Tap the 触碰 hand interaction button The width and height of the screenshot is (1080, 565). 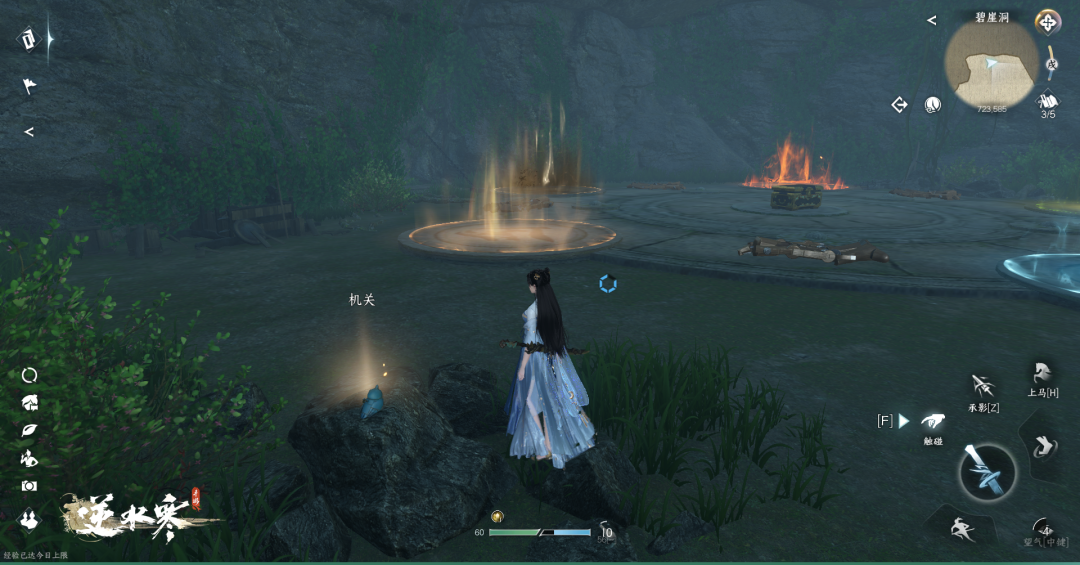click(932, 422)
